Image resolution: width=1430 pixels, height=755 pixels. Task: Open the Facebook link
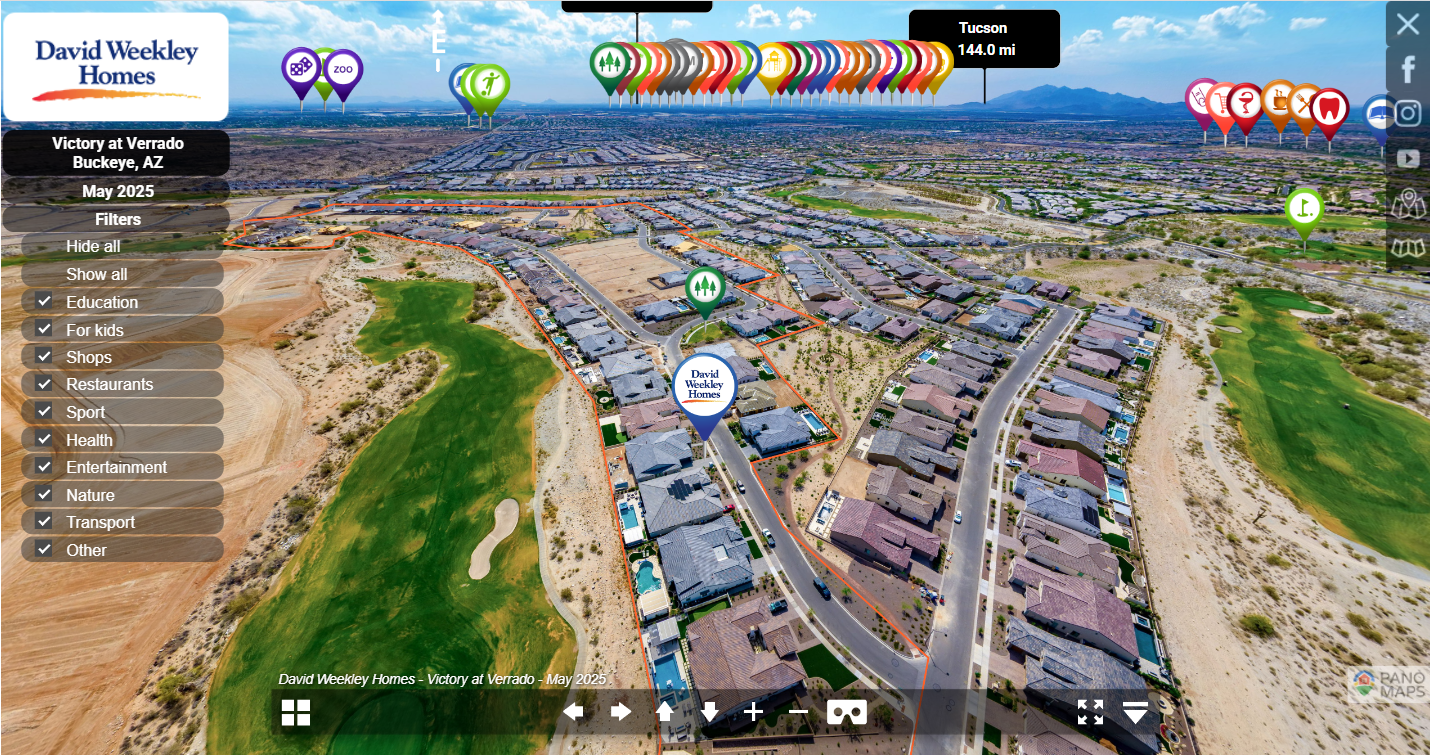point(1407,69)
